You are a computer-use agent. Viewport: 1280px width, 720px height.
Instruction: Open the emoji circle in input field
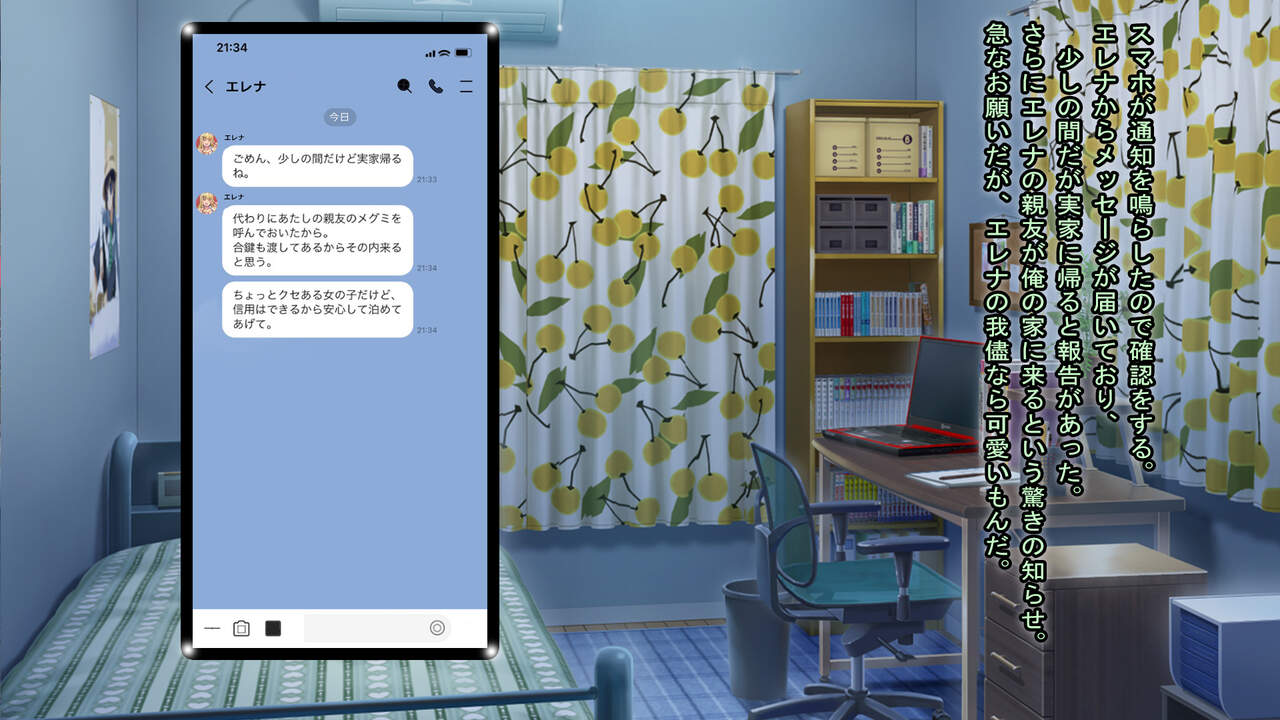click(437, 628)
